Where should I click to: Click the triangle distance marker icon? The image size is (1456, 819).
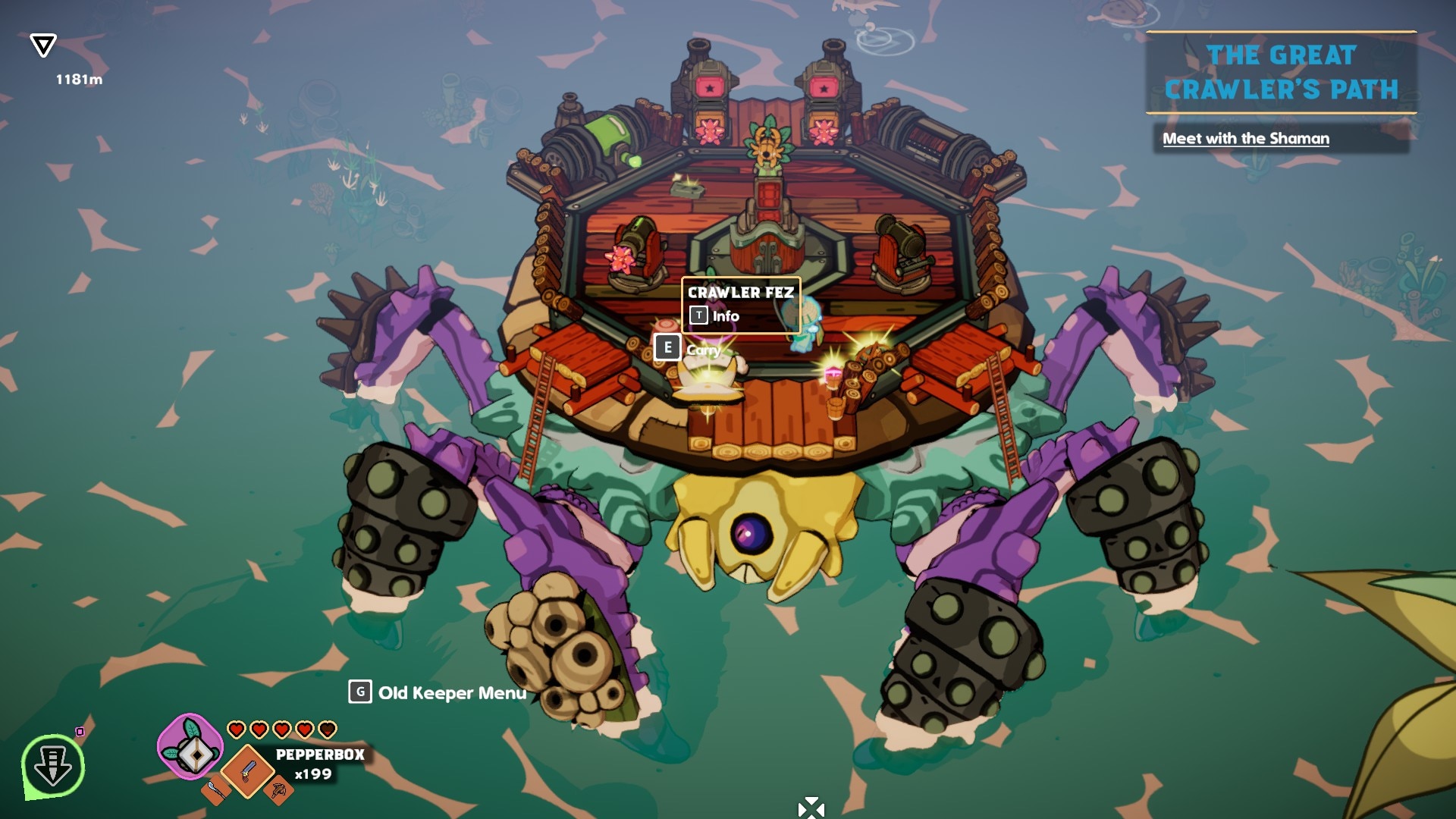coord(43,45)
